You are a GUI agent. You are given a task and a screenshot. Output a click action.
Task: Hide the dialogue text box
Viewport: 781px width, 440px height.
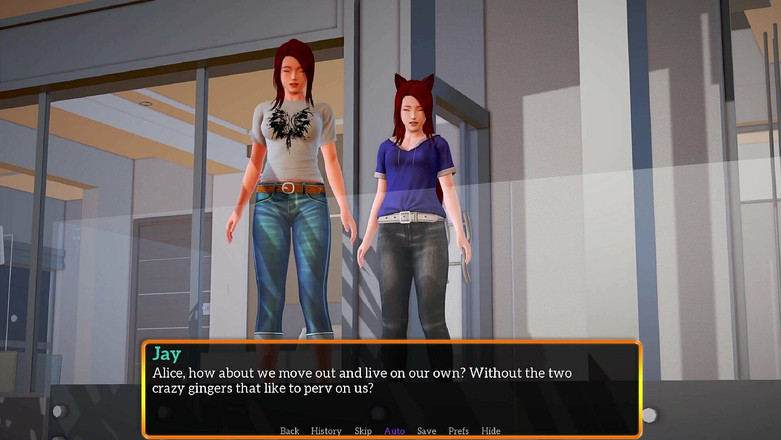[491, 431]
